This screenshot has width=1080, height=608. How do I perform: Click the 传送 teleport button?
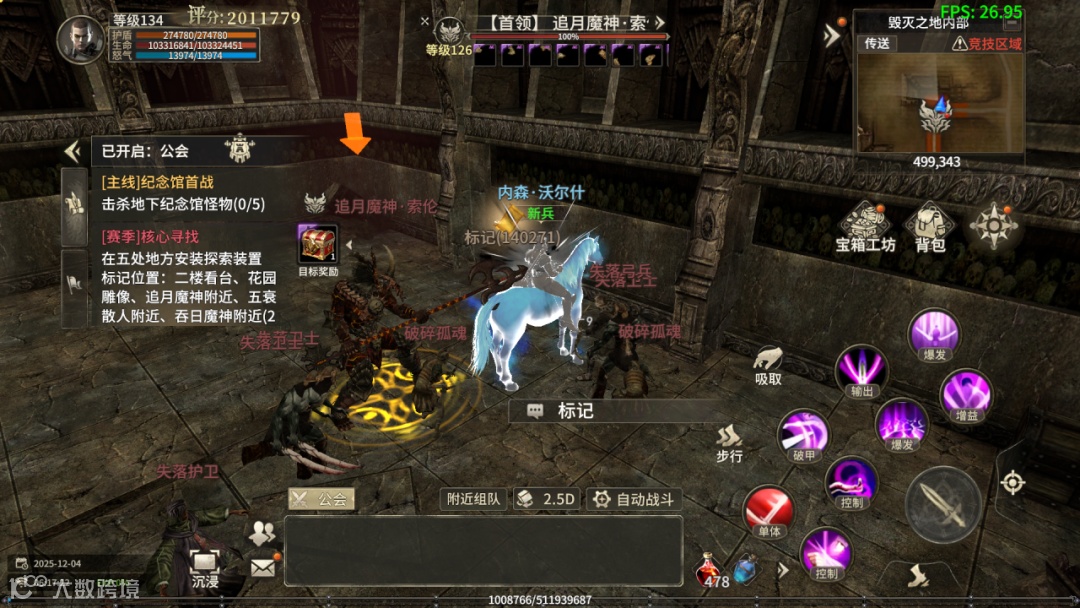point(877,43)
